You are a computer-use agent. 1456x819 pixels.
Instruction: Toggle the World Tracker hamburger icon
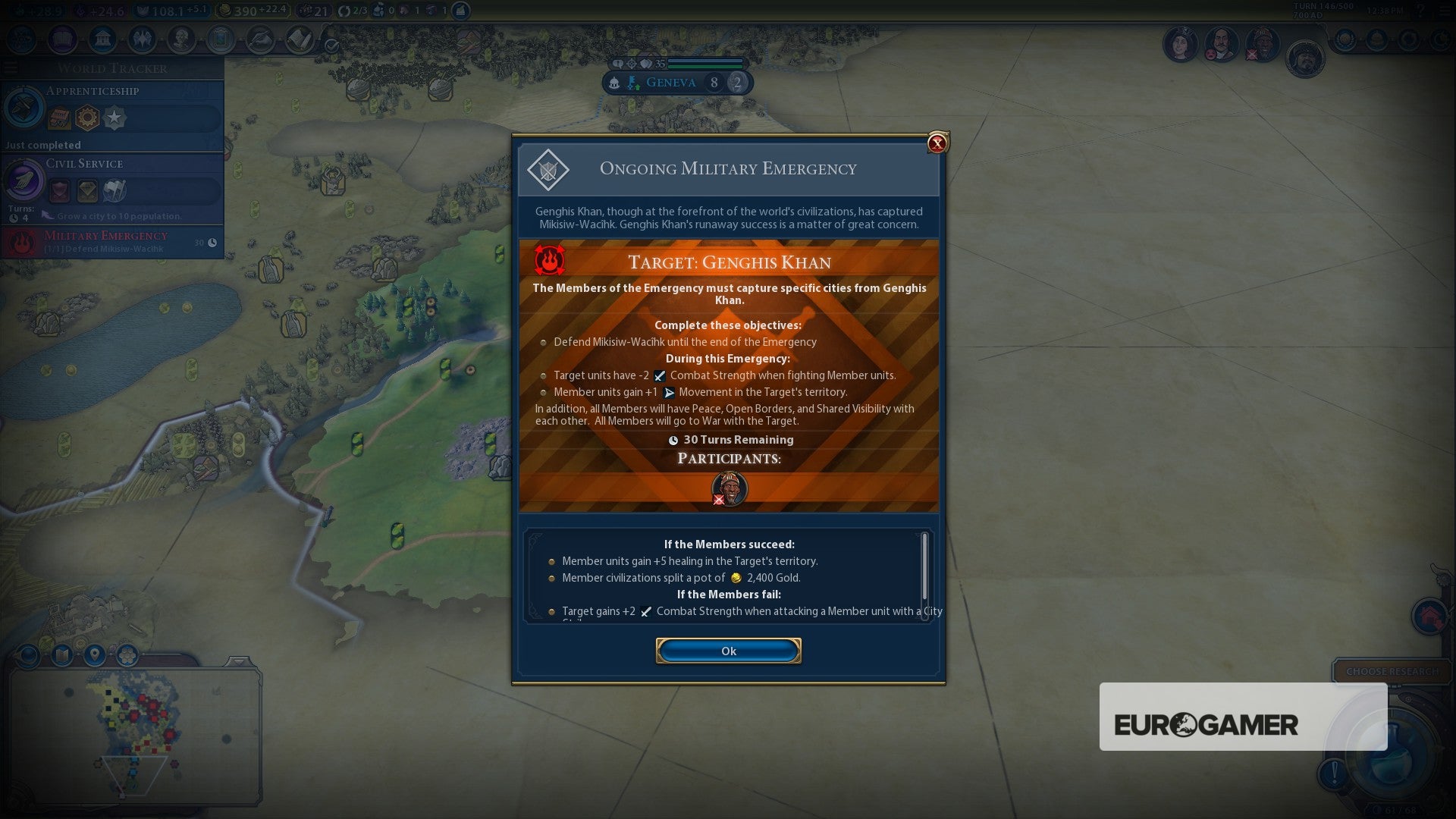point(11,67)
